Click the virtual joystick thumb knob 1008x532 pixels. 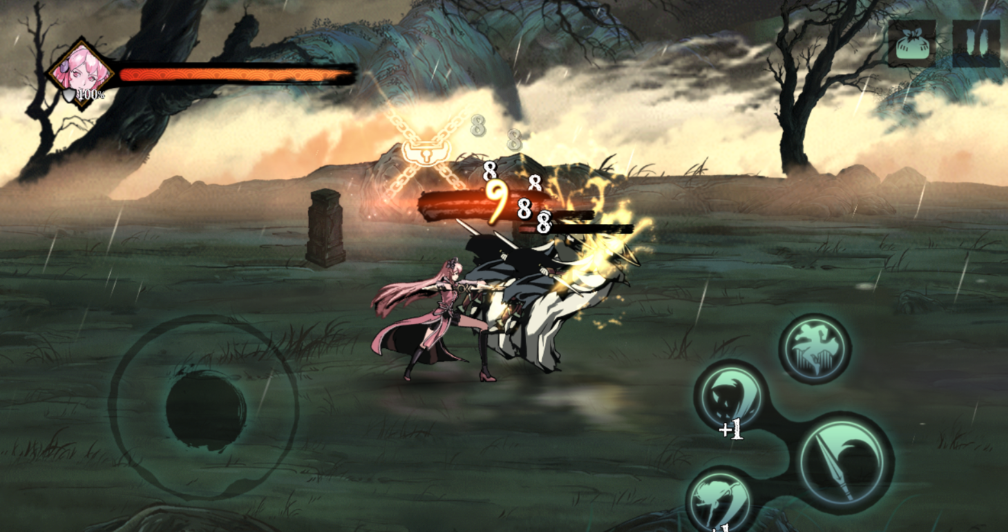pos(204,409)
